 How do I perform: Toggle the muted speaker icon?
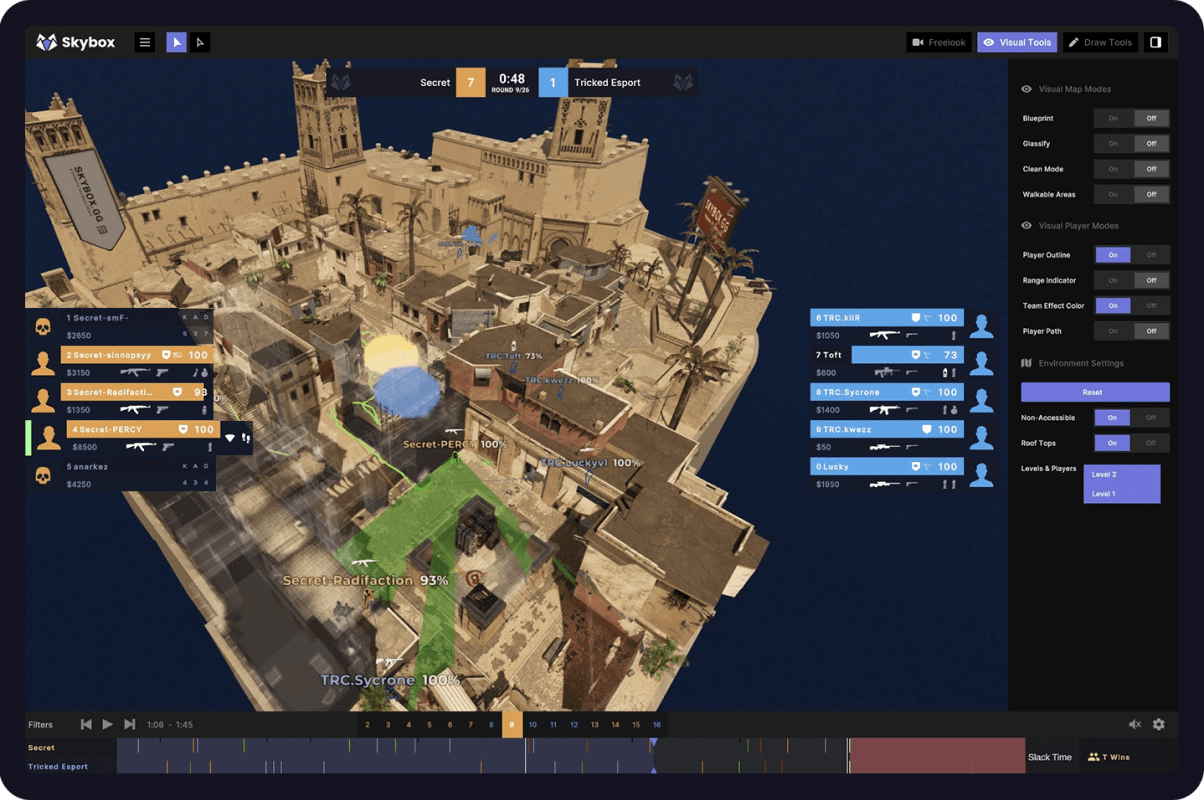coord(1135,724)
